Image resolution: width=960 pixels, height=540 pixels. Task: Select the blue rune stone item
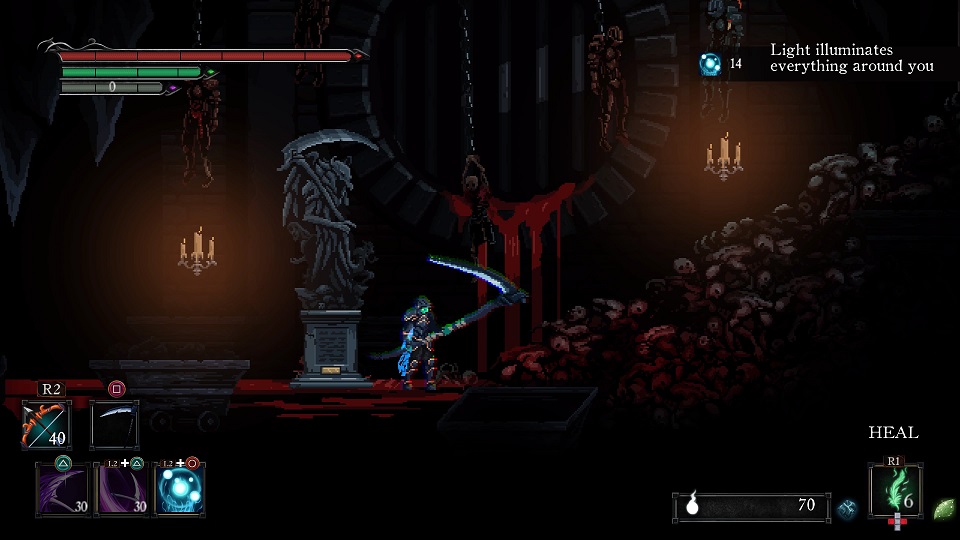point(847,508)
